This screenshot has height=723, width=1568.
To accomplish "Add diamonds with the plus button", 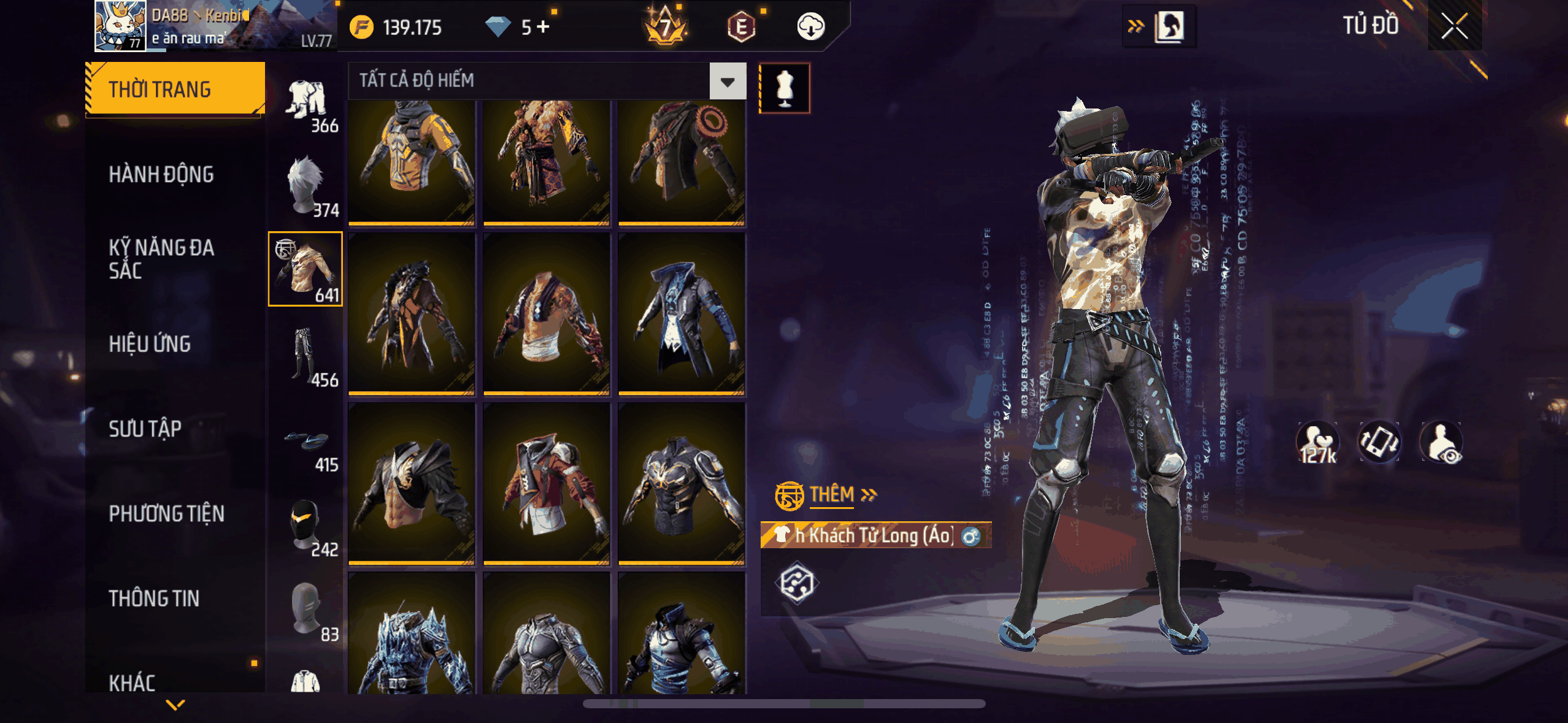I will tap(544, 27).
